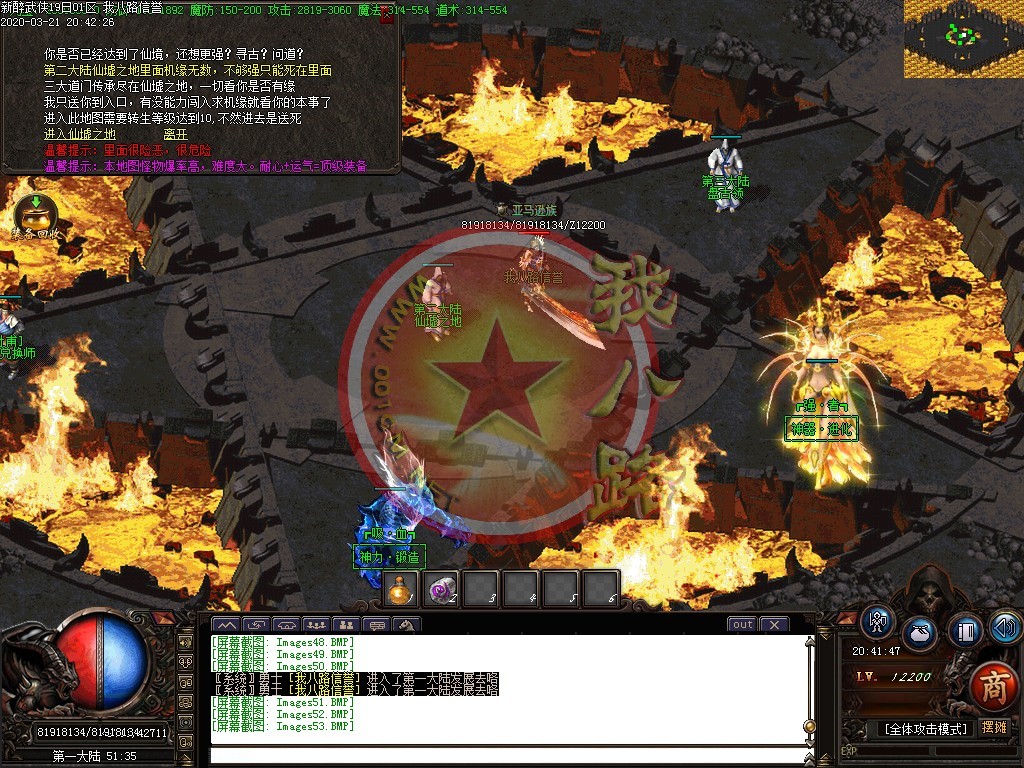
Task: Choose the 进入仙墟之地 dialogue option
Action: (x=80, y=134)
